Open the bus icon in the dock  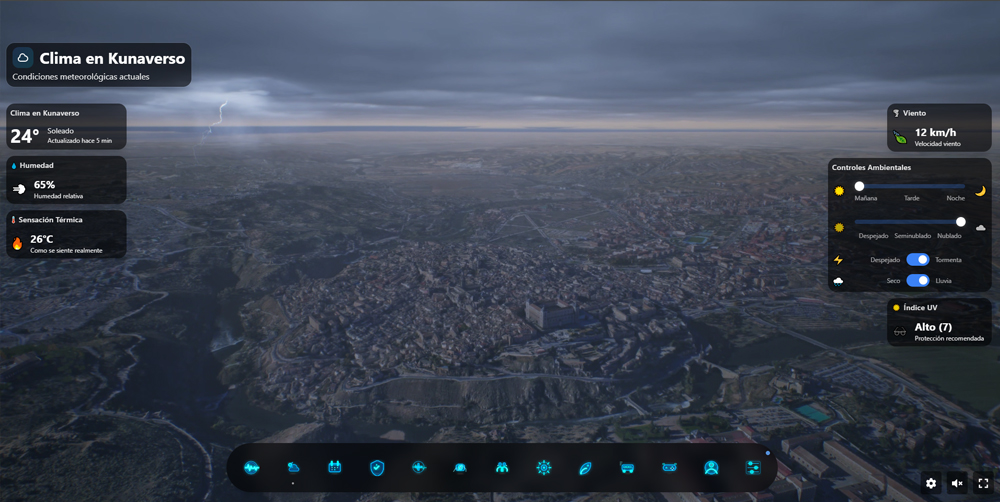point(627,467)
